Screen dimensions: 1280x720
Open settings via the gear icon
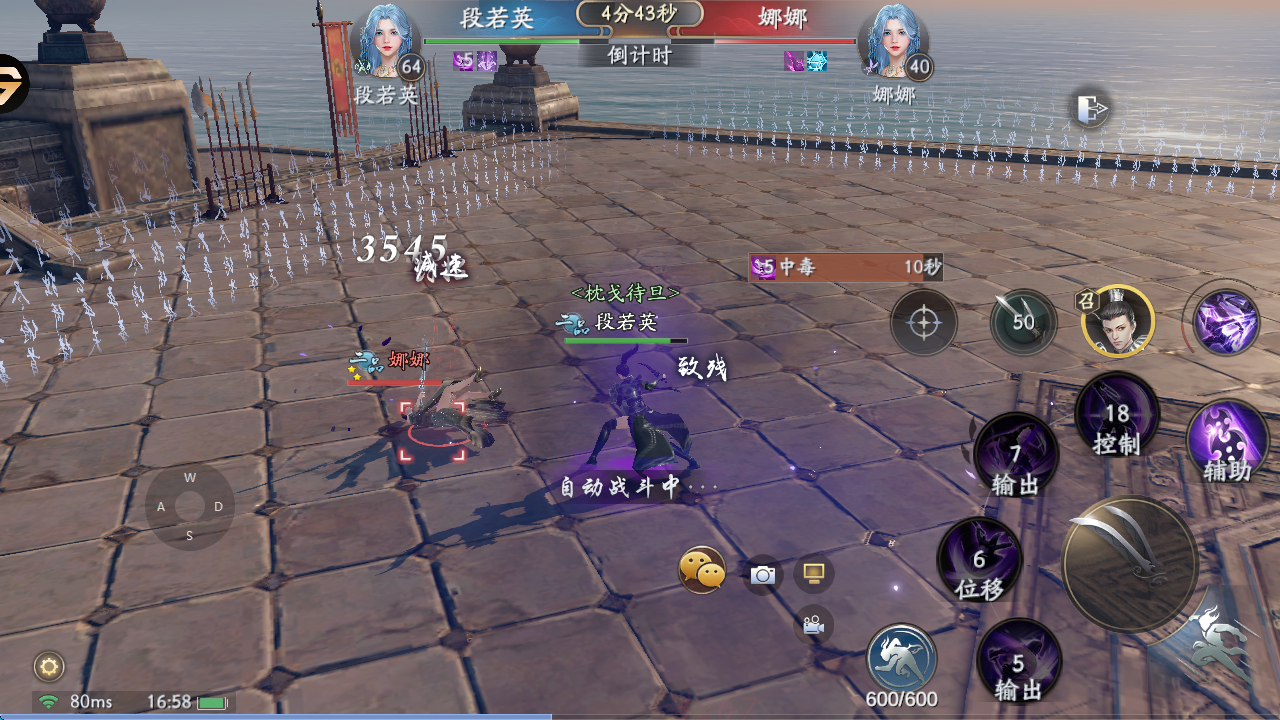[49, 666]
